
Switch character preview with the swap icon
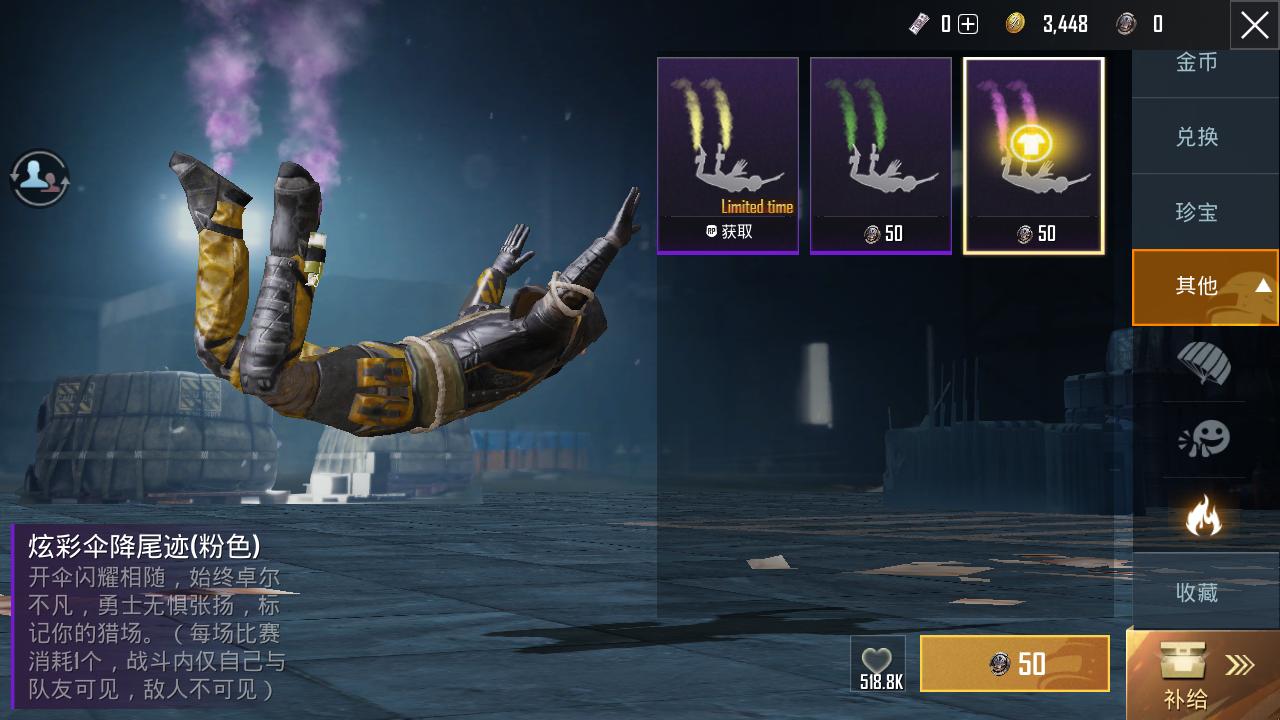point(40,178)
